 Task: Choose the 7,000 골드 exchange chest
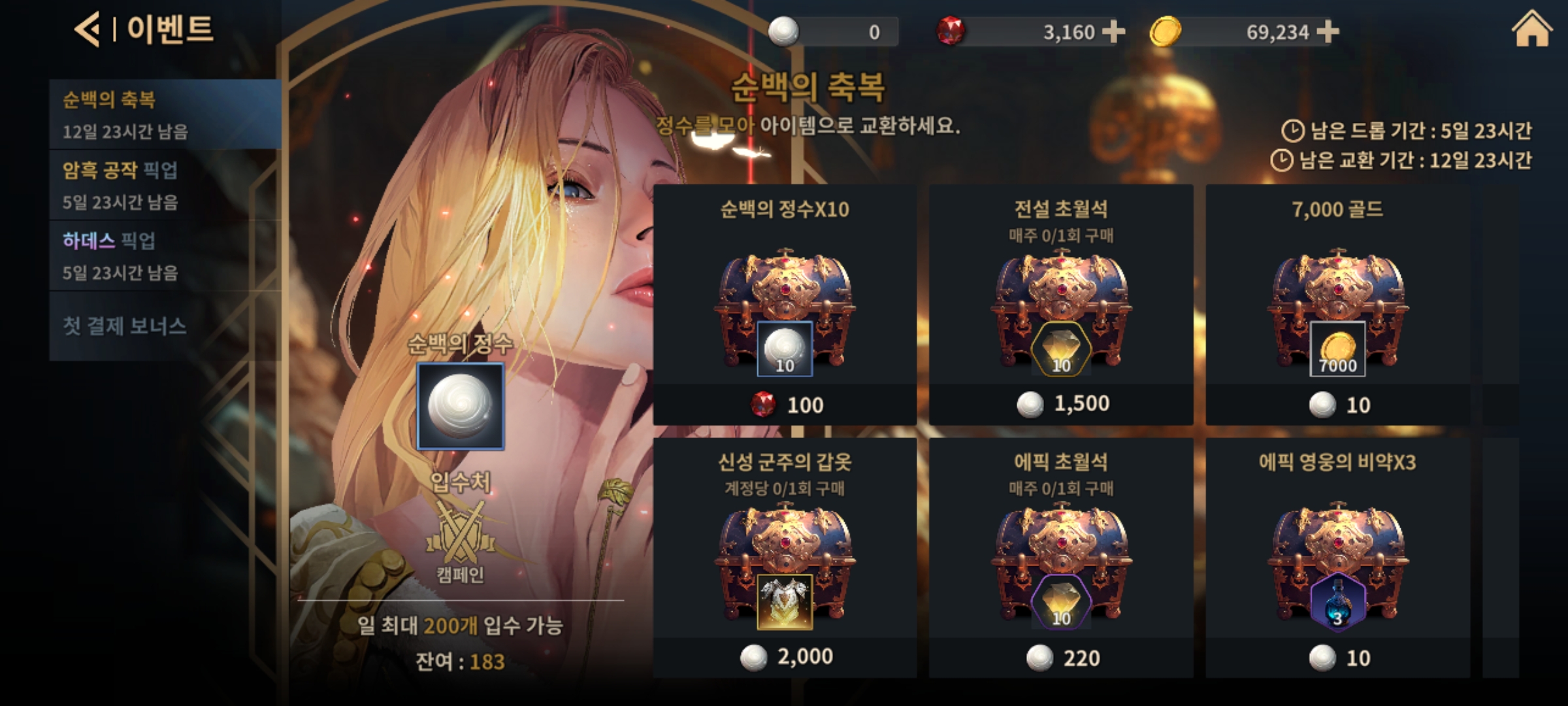pos(1337,305)
